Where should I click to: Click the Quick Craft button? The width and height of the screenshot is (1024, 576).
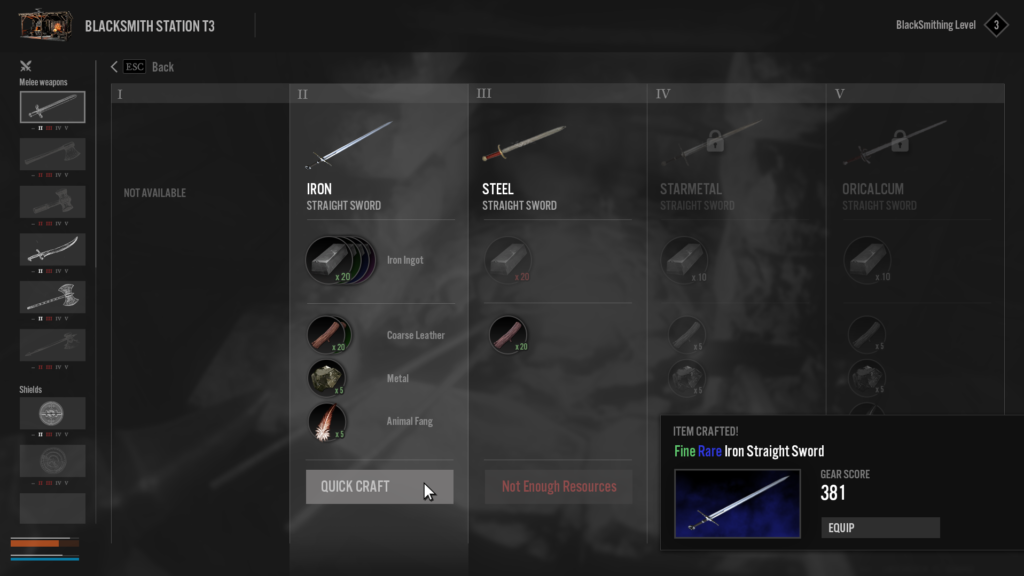[379, 487]
